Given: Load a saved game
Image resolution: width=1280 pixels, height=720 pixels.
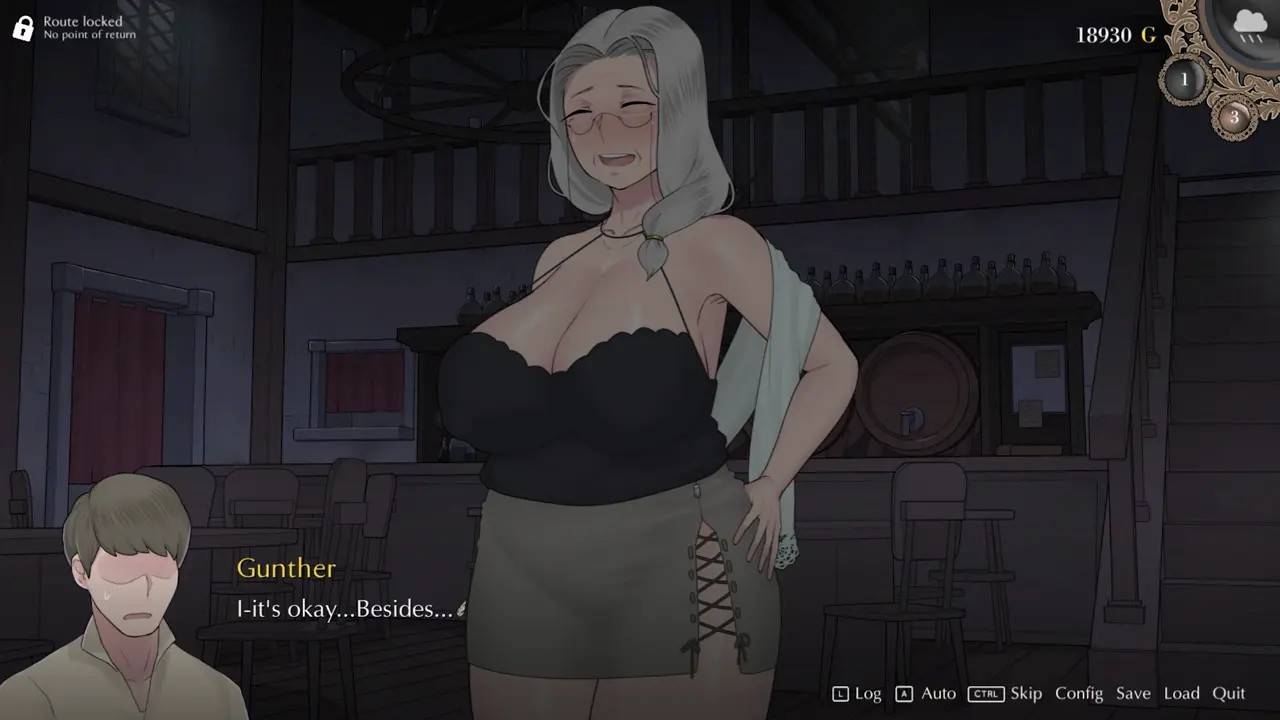Looking at the screenshot, I should 1181,693.
